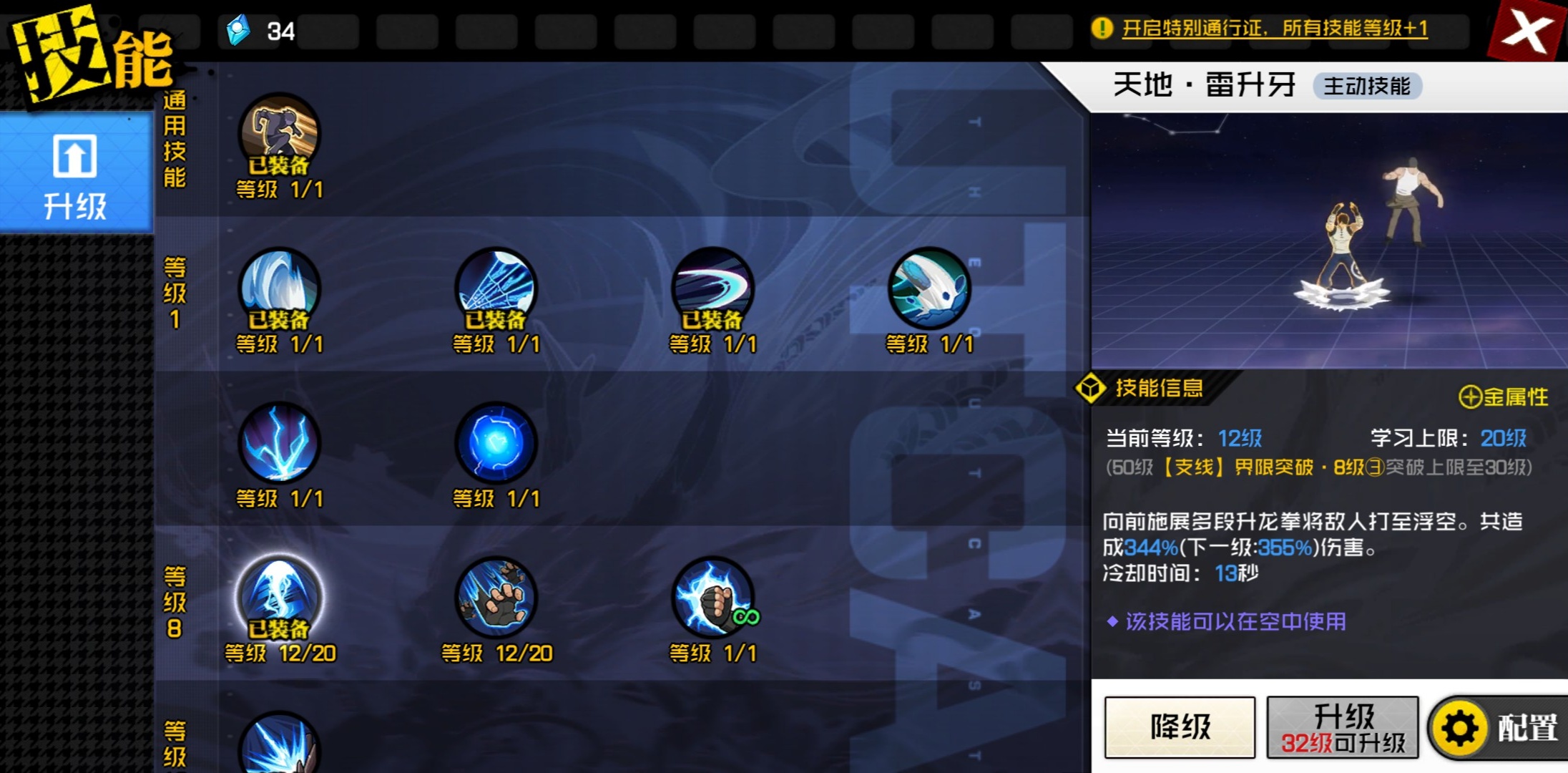Select the equipped running skill icon
Screen dimensions: 1568x773
[279, 136]
